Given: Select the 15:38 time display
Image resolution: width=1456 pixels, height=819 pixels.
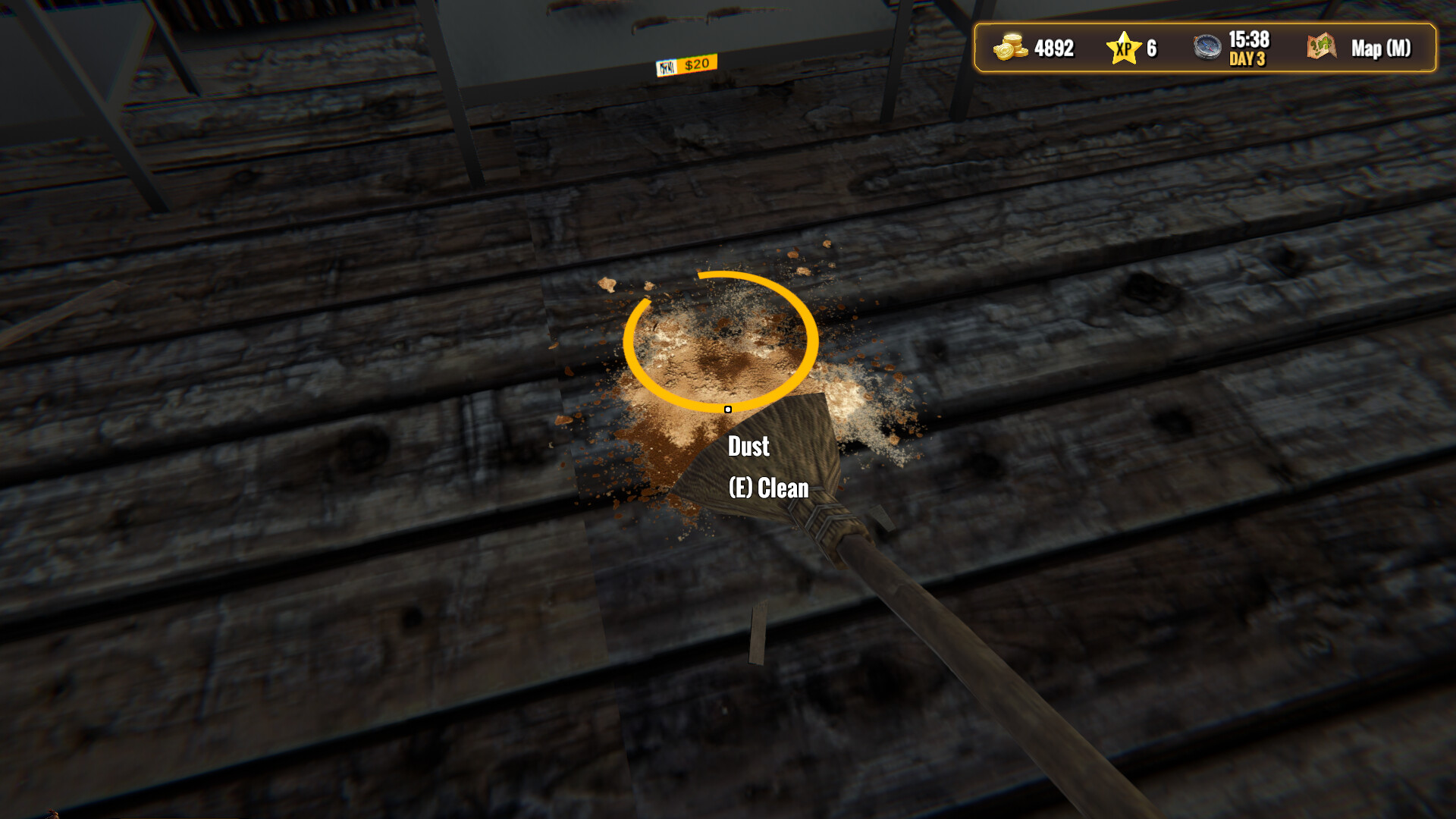Looking at the screenshot, I should point(1250,39).
